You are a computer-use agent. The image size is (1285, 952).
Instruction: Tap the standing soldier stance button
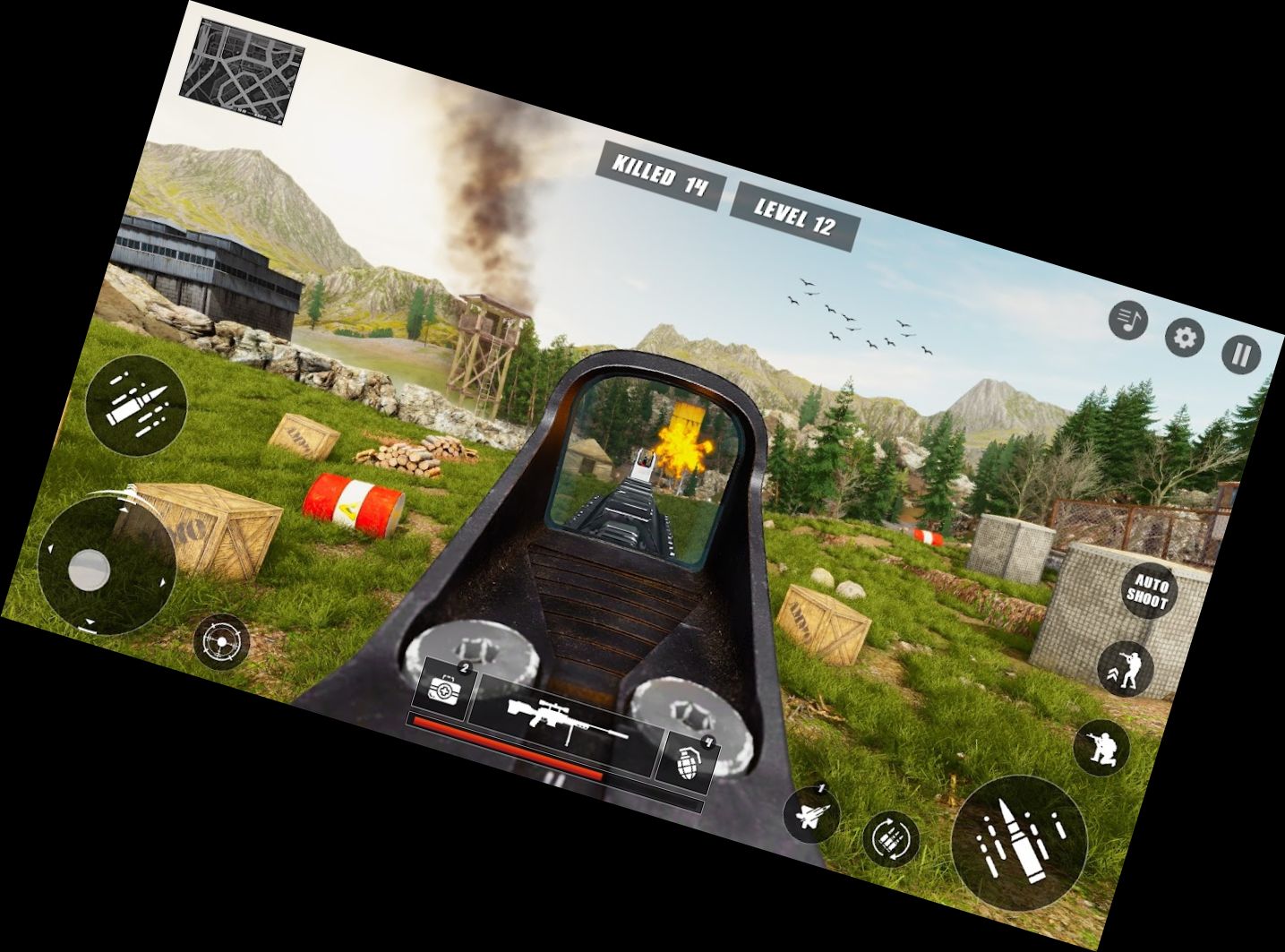click(x=1126, y=668)
